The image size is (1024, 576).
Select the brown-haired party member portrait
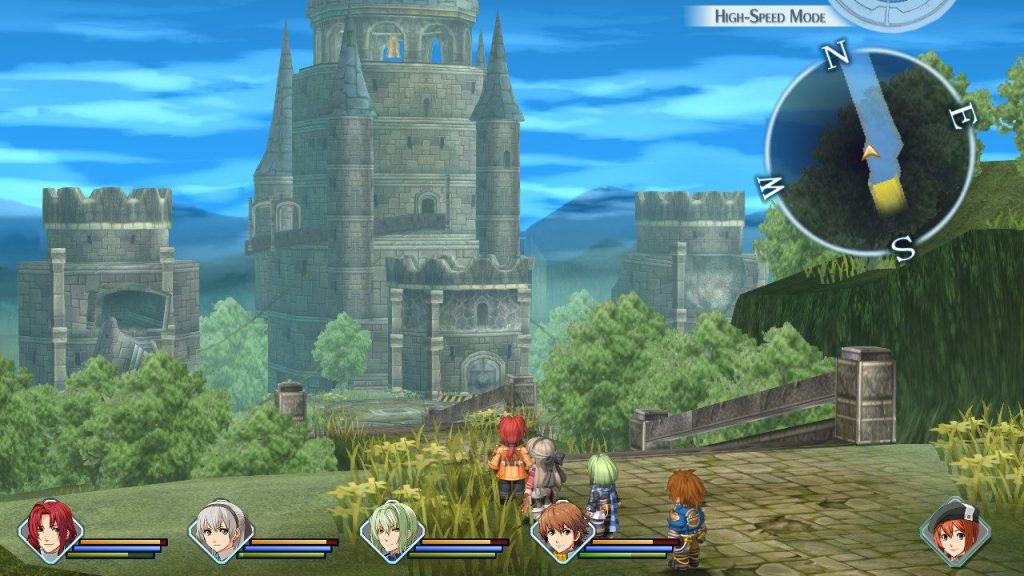tap(561, 530)
